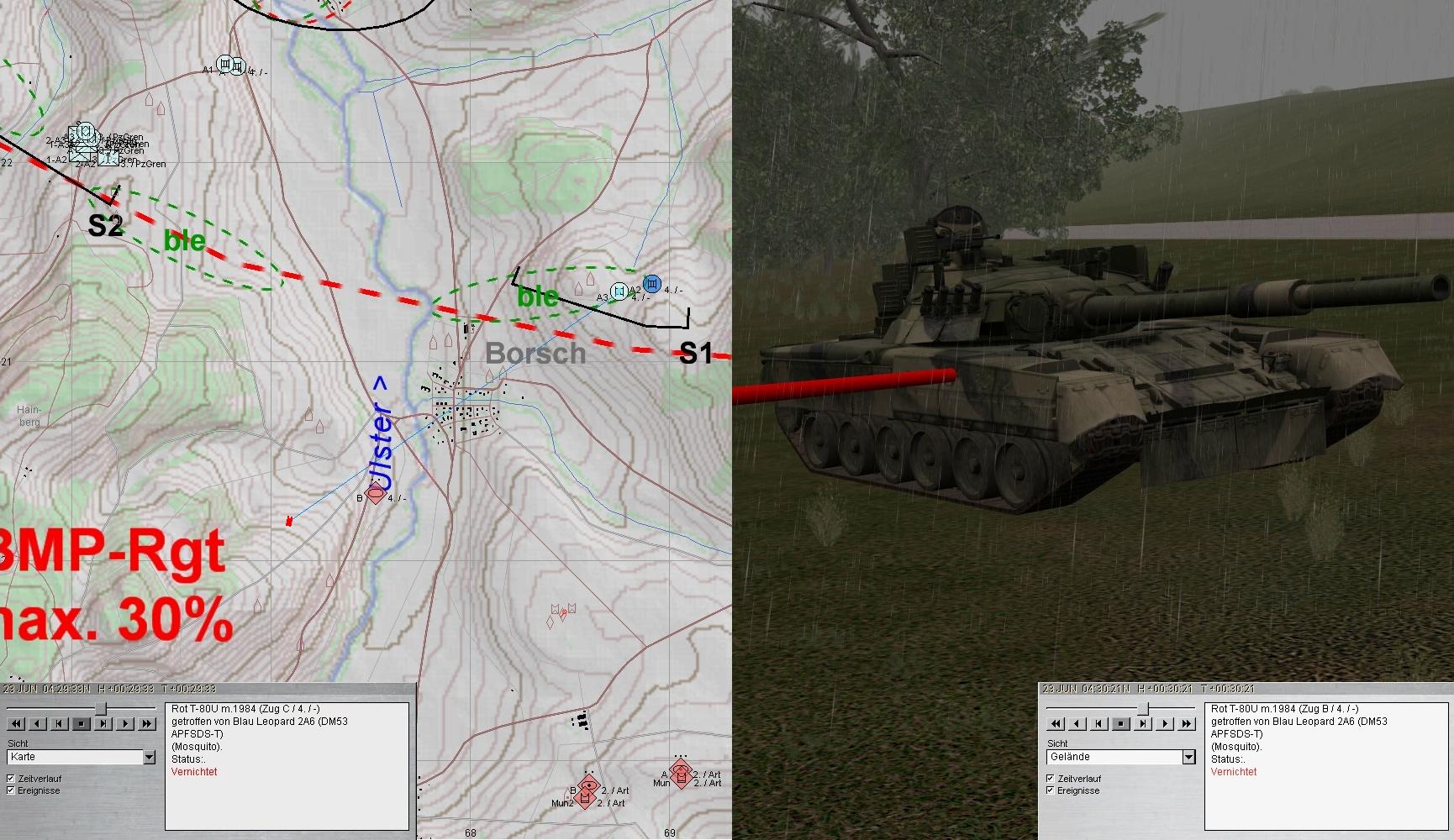Fast-forward the replay in the Karte panel

tap(147, 723)
